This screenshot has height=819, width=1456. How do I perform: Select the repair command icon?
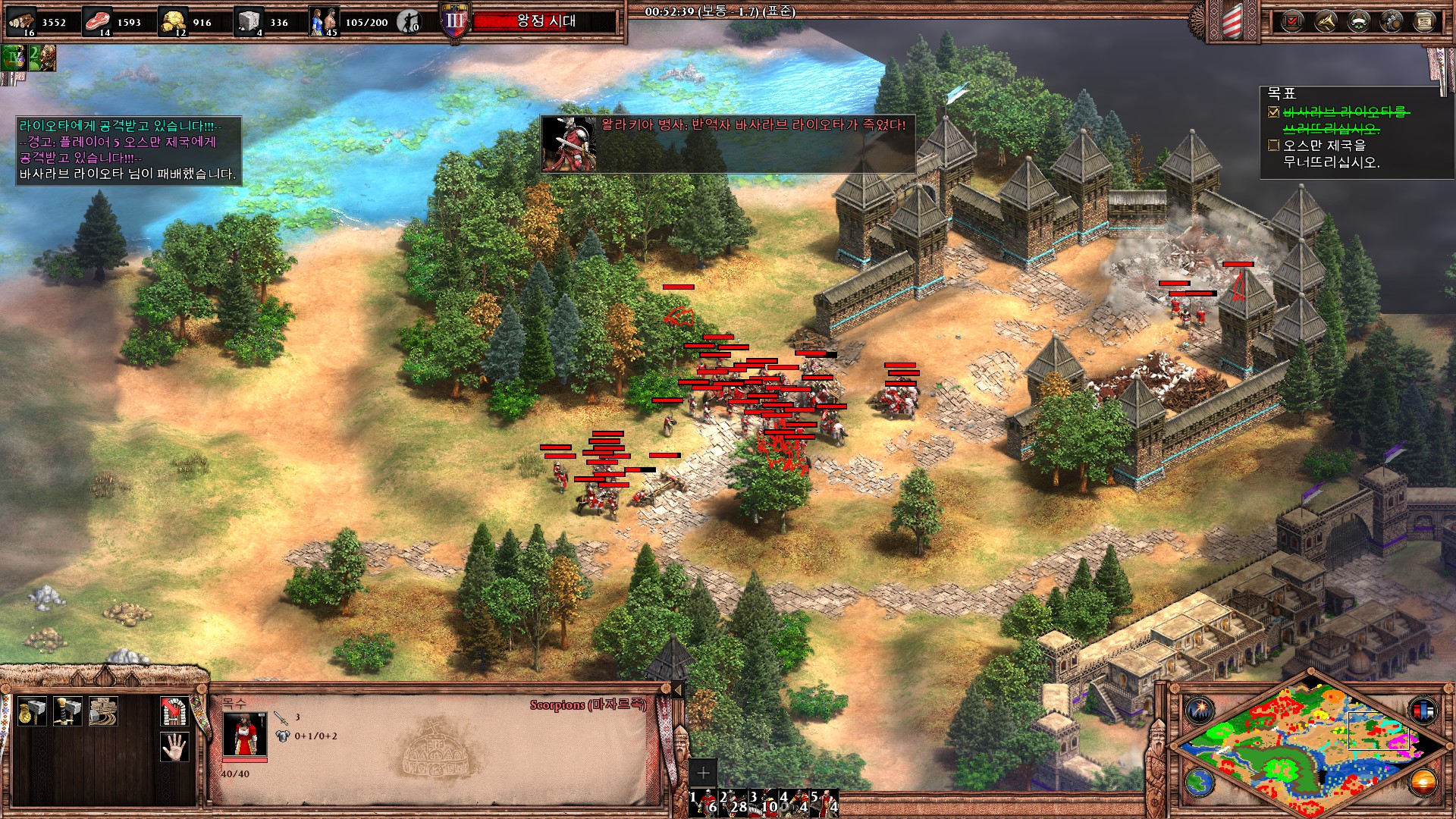coord(103,711)
